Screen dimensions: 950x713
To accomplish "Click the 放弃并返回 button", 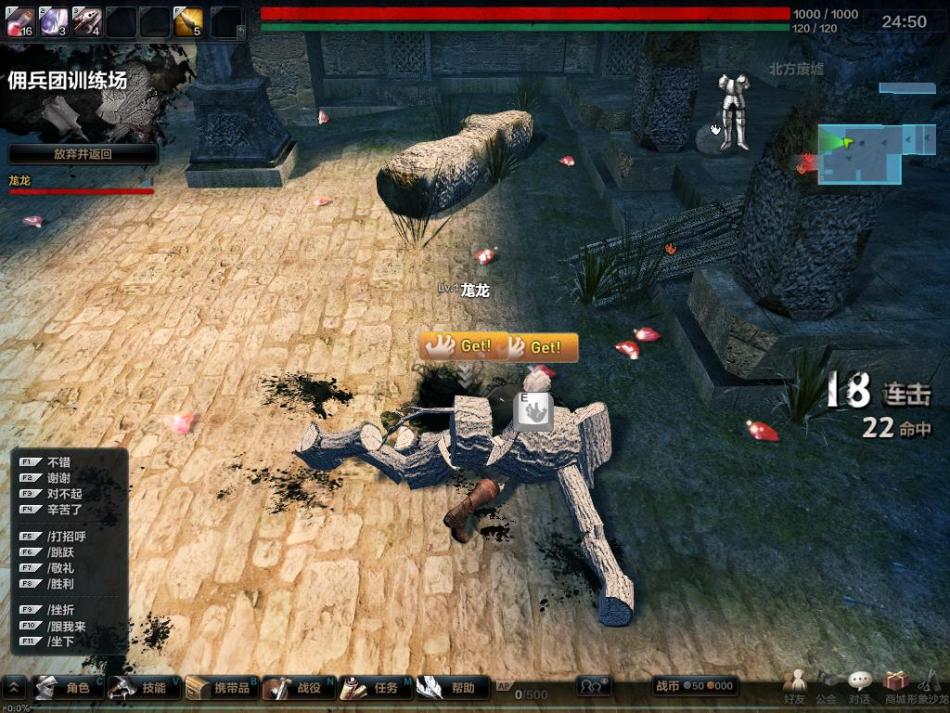I will (83, 154).
